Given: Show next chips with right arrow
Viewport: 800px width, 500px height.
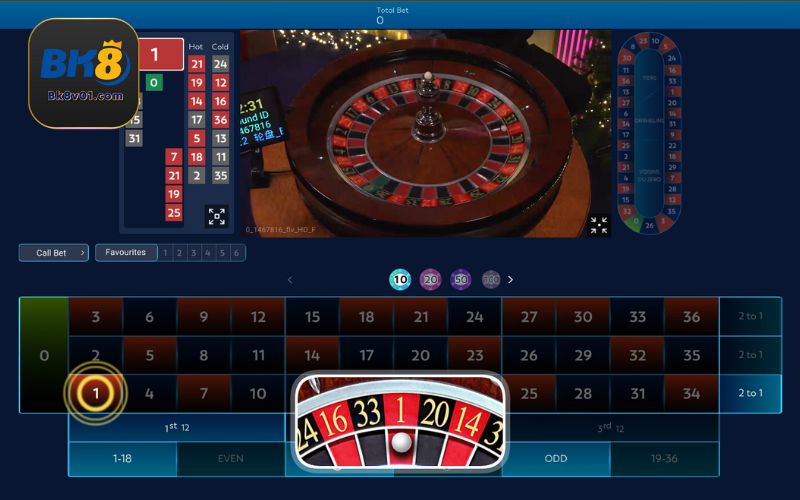Looking at the screenshot, I should coord(510,280).
